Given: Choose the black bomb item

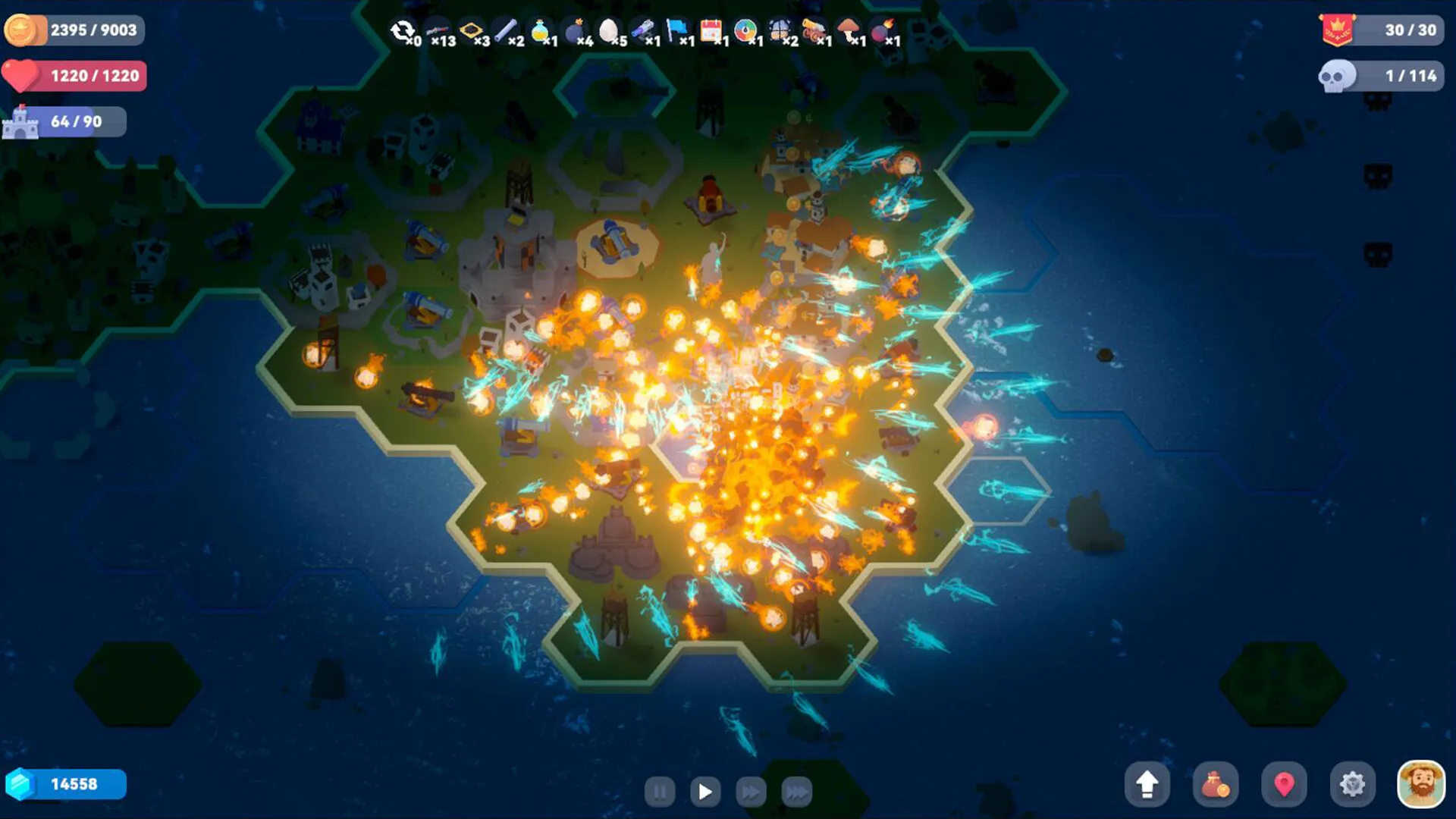Looking at the screenshot, I should coord(576,31).
